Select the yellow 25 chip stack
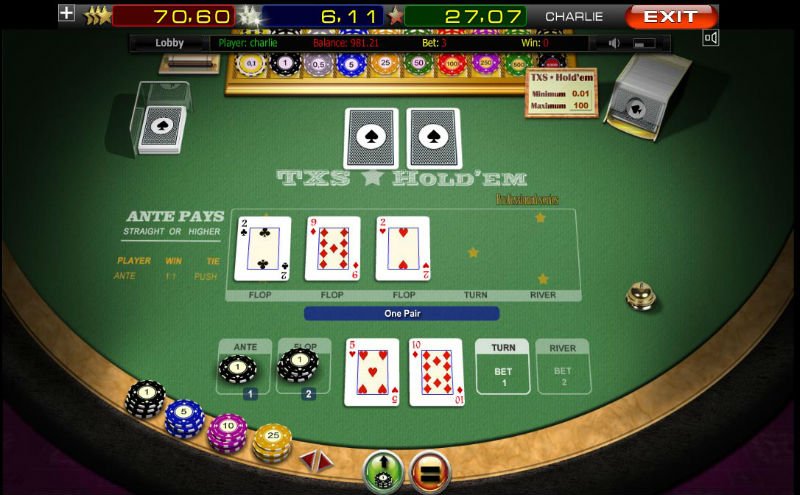800x495 pixels. tap(270, 442)
